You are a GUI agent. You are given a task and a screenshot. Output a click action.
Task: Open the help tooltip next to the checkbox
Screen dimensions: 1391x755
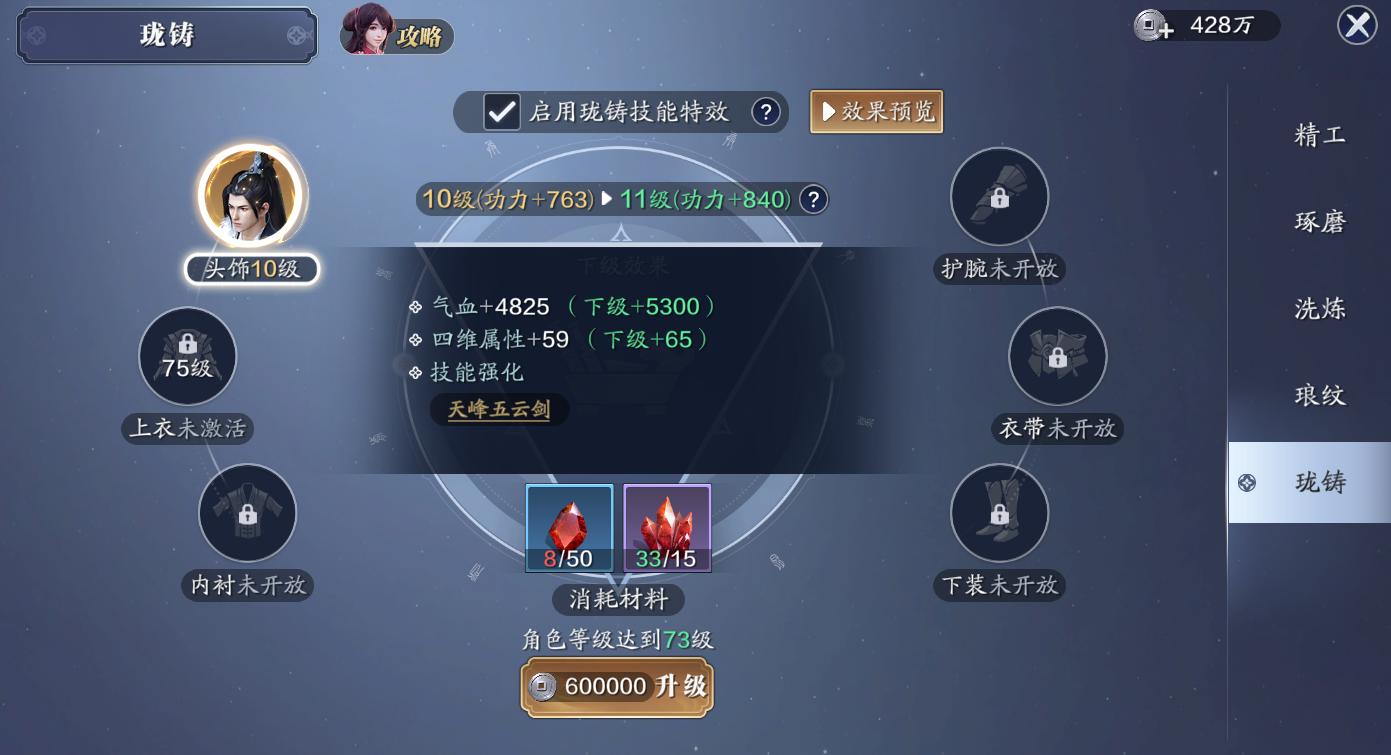[766, 113]
